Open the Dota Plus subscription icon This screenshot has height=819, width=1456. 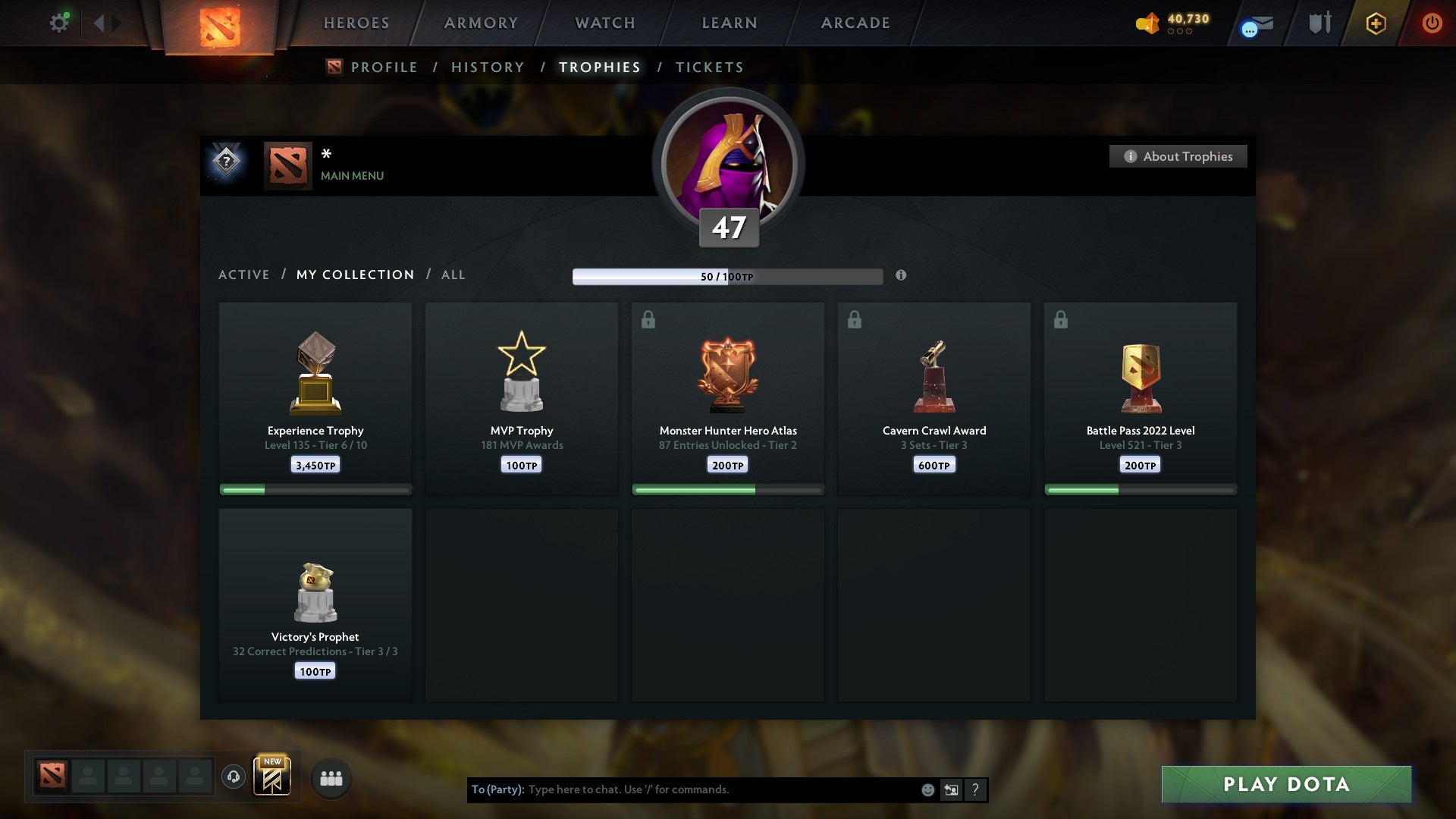coord(1375,23)
